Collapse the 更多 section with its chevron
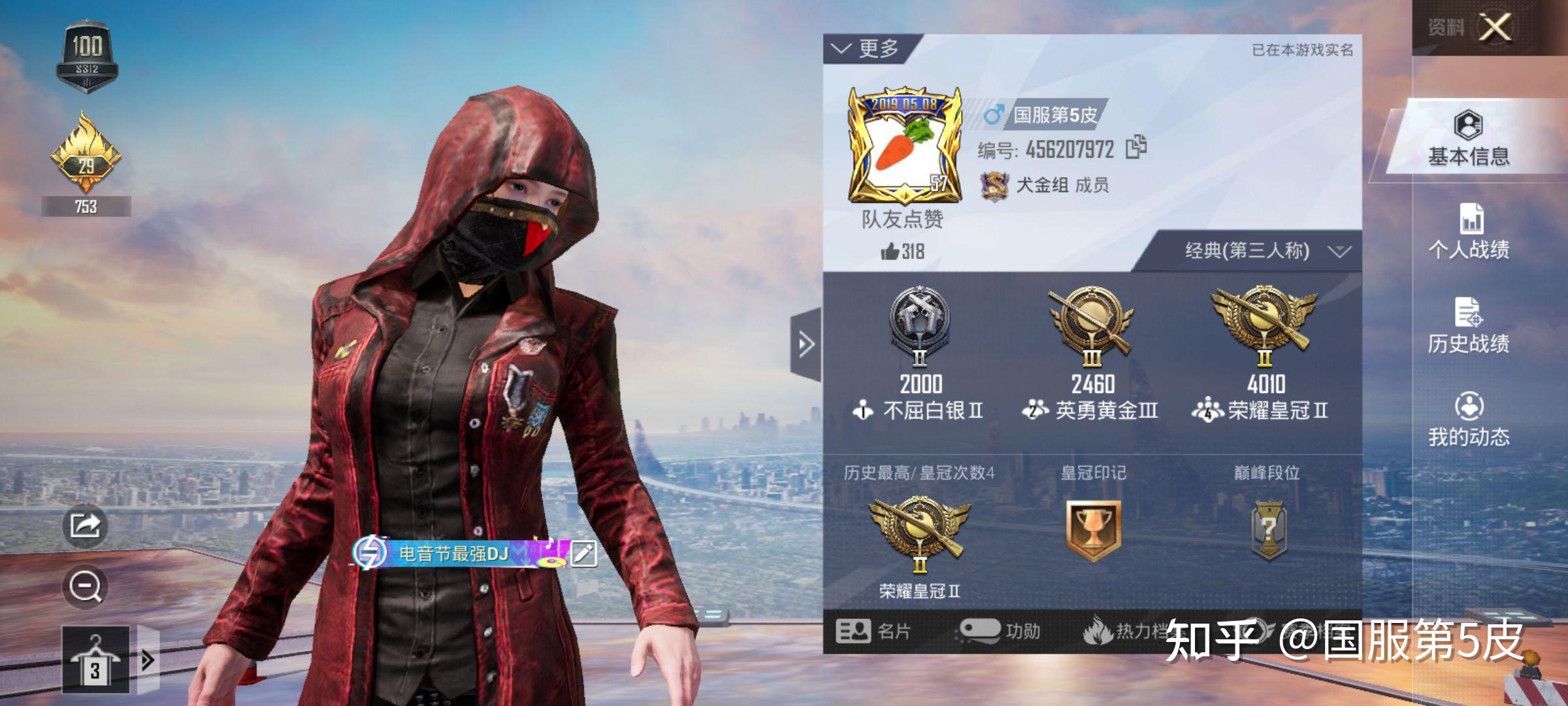Image resolution: width=1568 pixels, height=706 pixels. coord(840,48)
